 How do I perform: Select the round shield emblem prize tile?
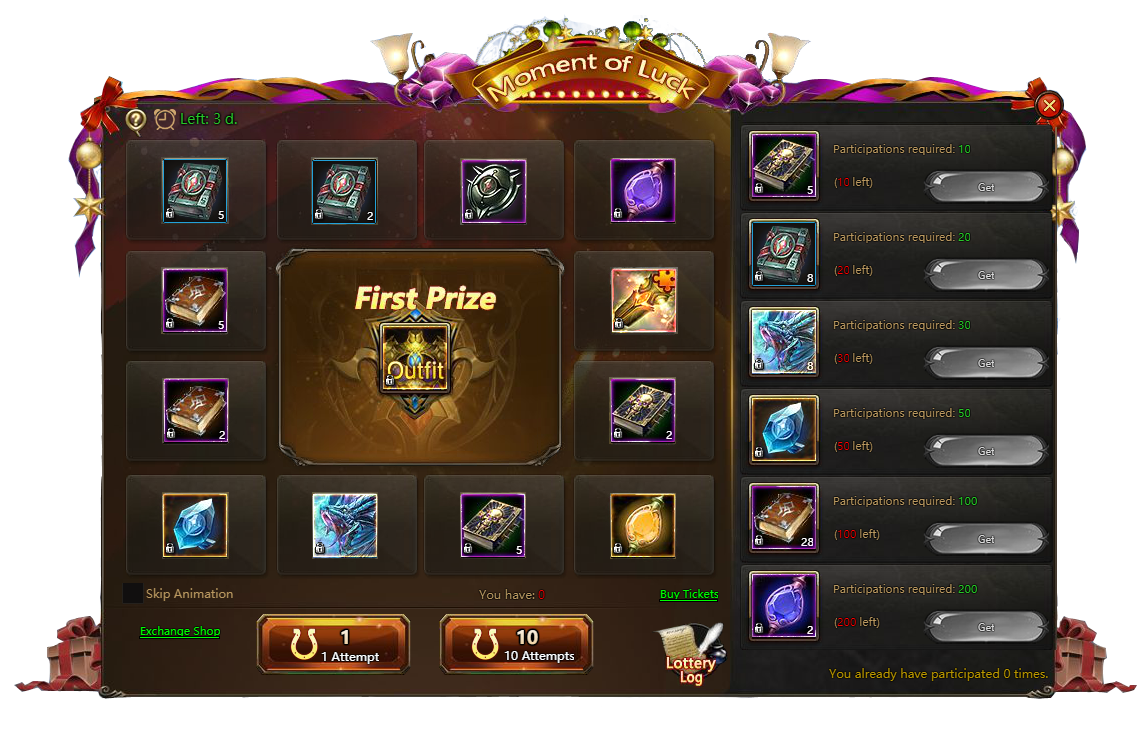[493, 190]
